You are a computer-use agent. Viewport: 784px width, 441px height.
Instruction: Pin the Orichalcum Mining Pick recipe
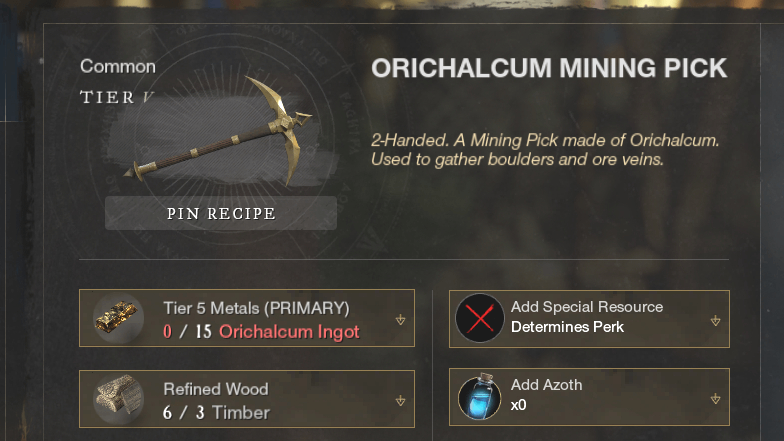(x=221, y=213)
